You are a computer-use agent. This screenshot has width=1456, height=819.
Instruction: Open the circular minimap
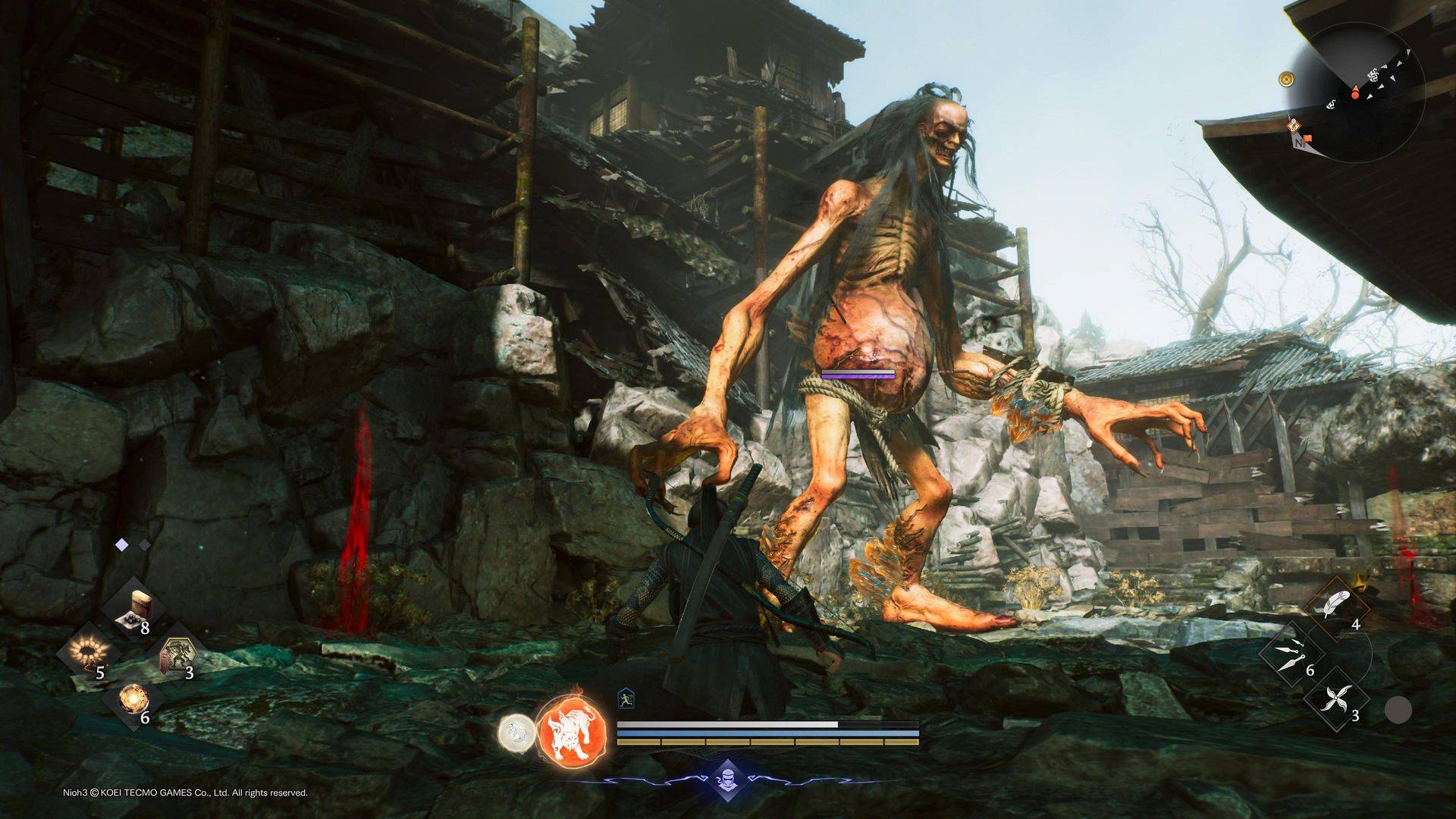pos(1357,93)
